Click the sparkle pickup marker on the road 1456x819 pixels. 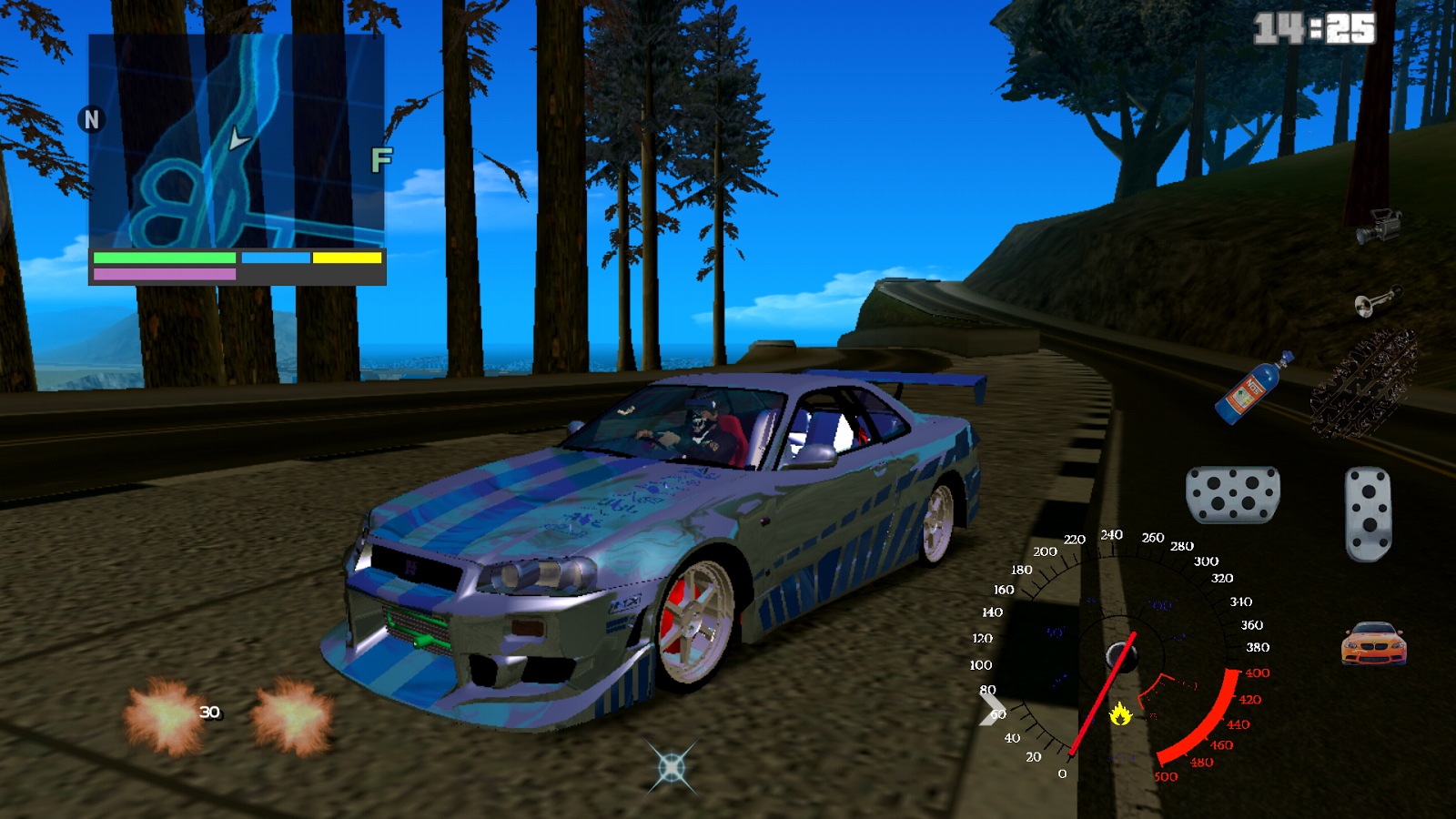[671, 767]
